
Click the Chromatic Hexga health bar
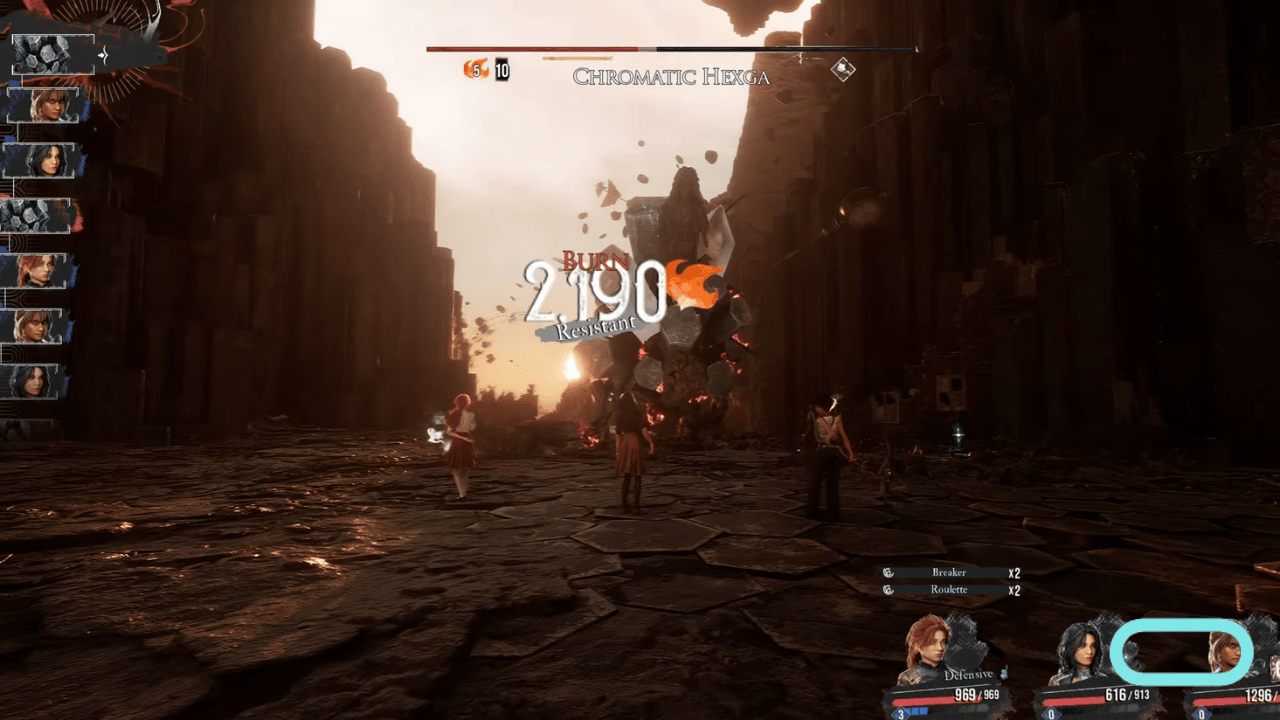tap(670, 46)
